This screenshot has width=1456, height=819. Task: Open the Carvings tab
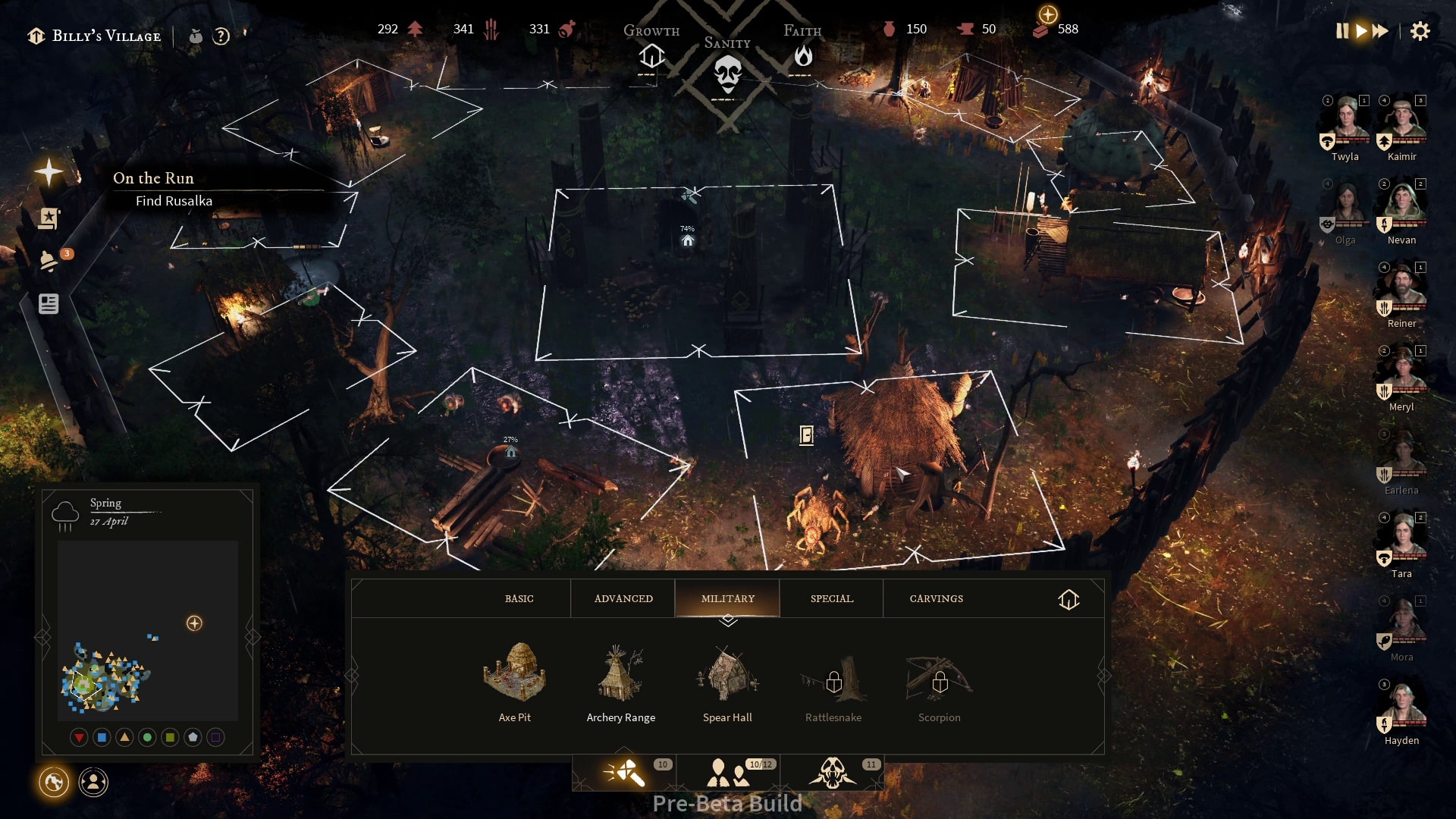937,598
